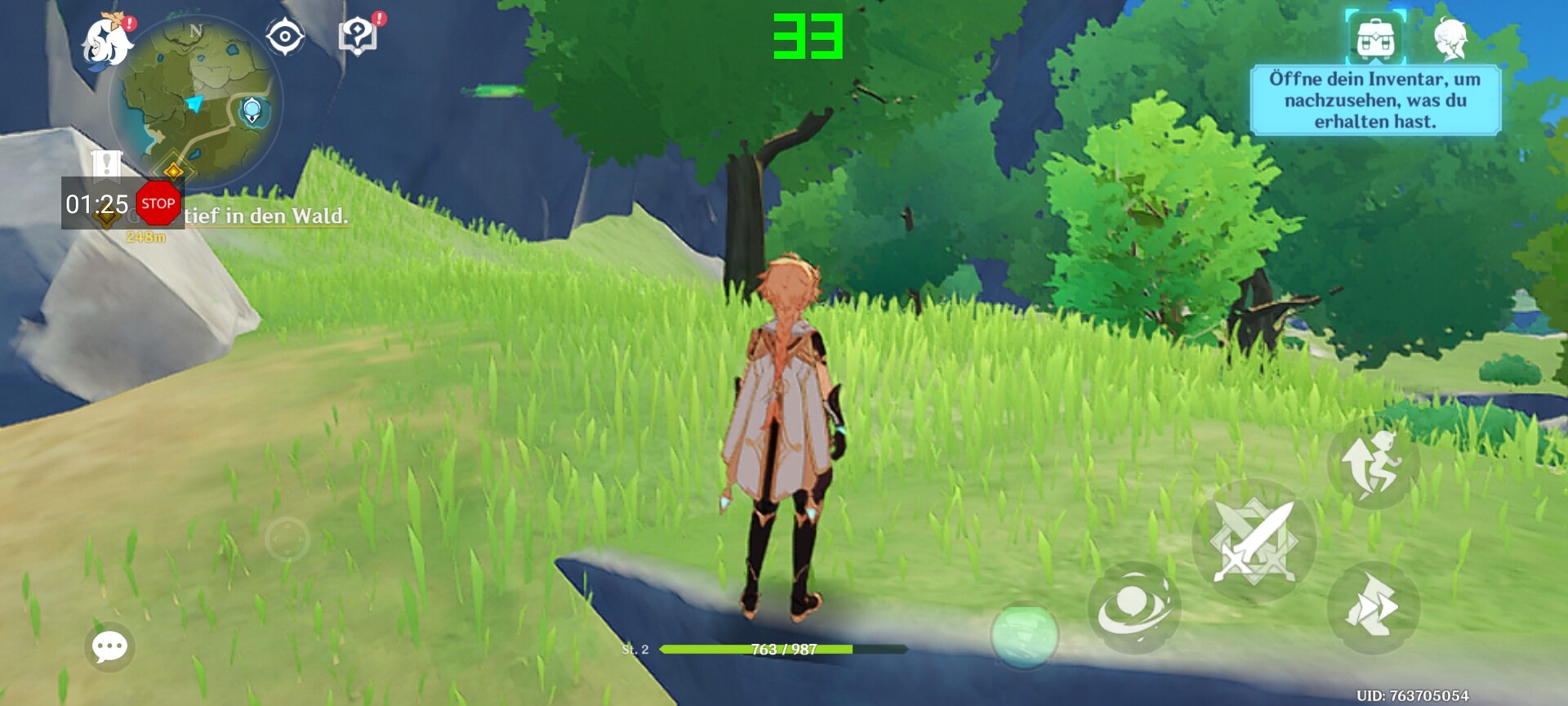Open the Paimon menu
Viewport: 1568px width, 706px height.
(x=107, y=42)
